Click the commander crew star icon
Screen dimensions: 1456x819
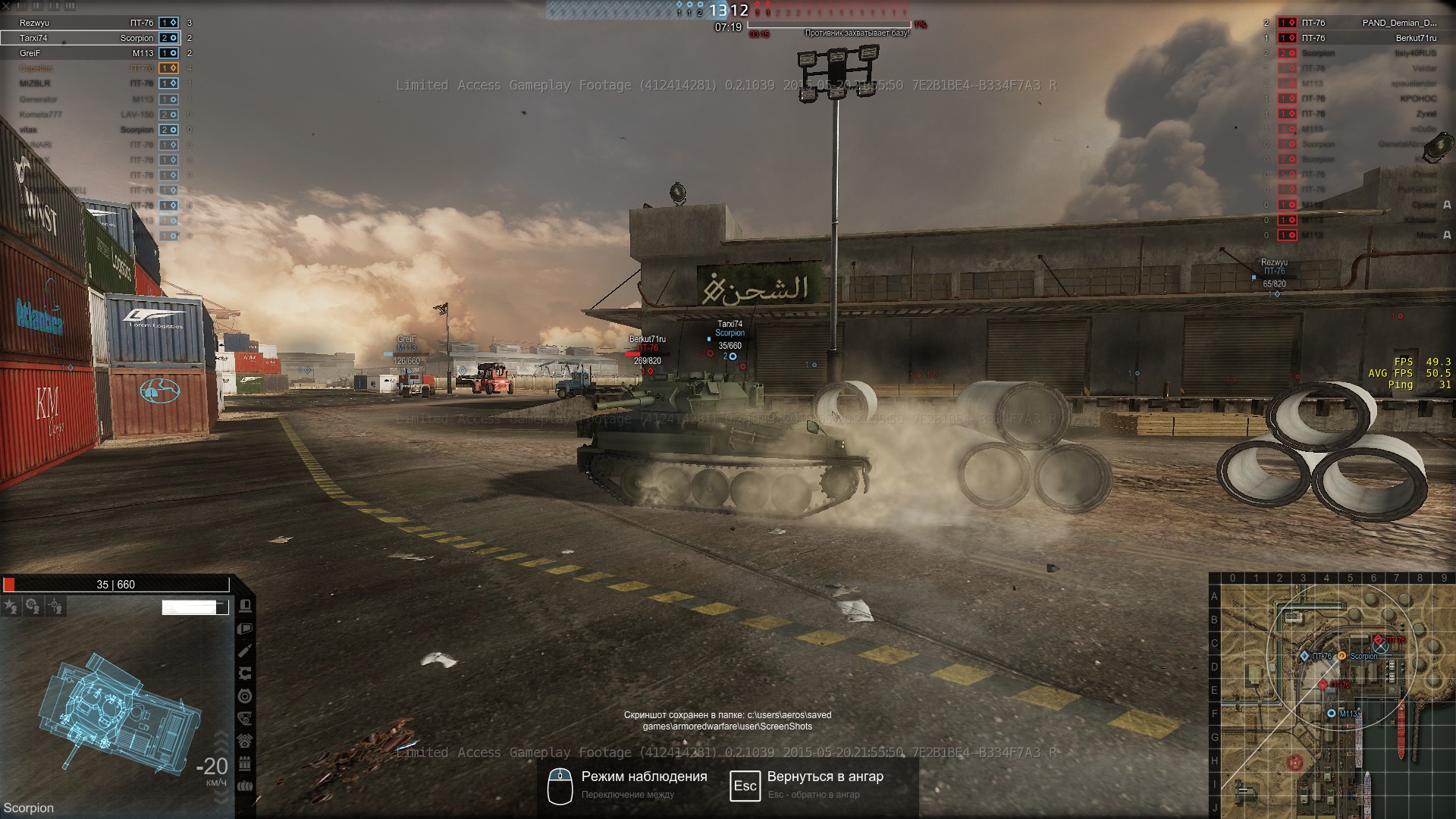11,606
